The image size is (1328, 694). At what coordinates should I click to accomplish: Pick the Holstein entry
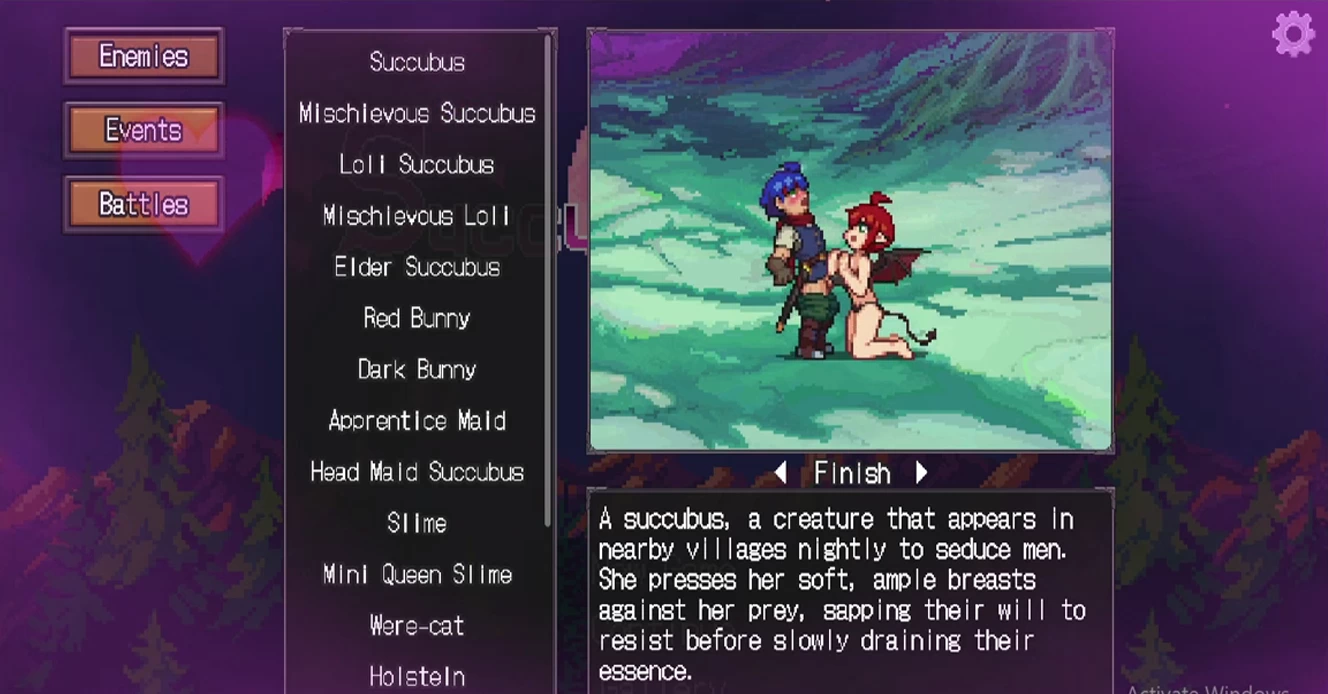tap(417, 677)
